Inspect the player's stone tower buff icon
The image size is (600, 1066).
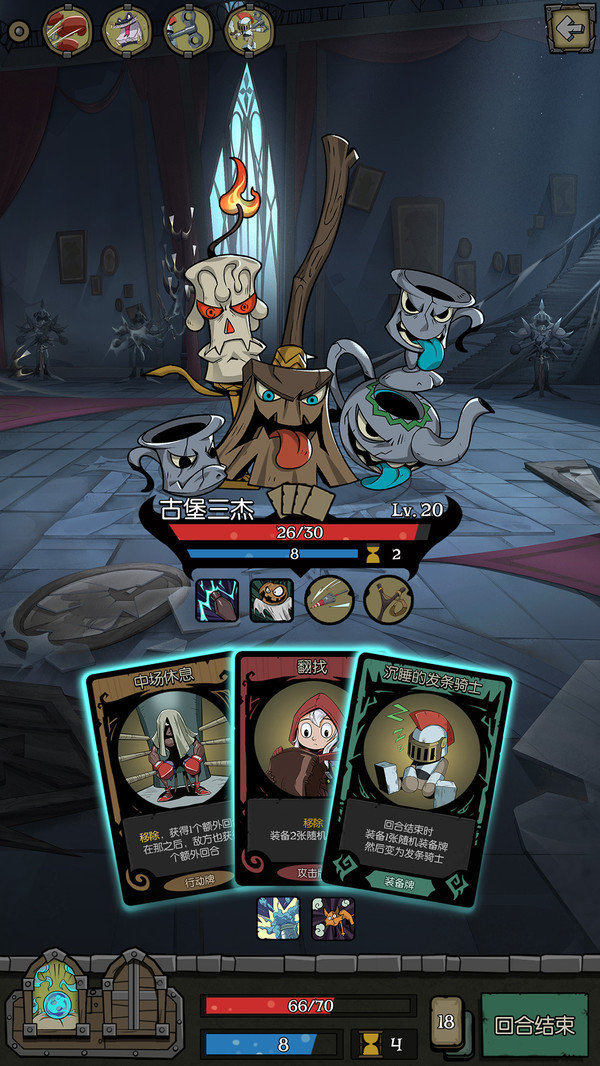point(278,918)
